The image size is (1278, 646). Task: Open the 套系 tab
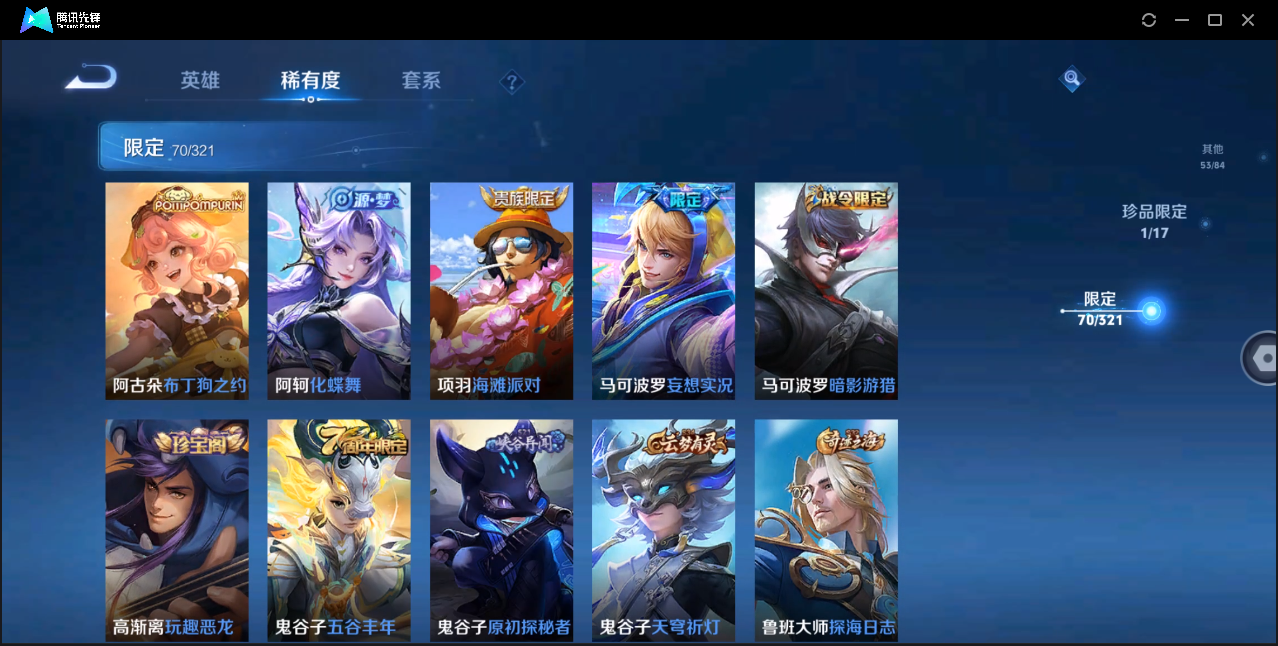click(421, 80)
